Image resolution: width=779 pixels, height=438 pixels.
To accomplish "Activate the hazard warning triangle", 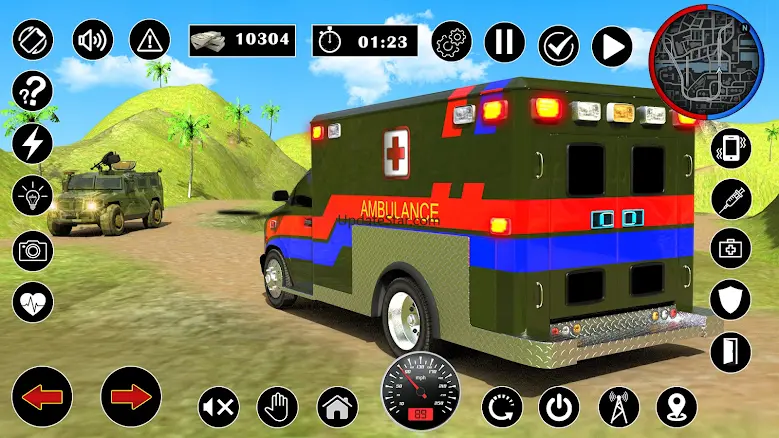I will [149, 40].
